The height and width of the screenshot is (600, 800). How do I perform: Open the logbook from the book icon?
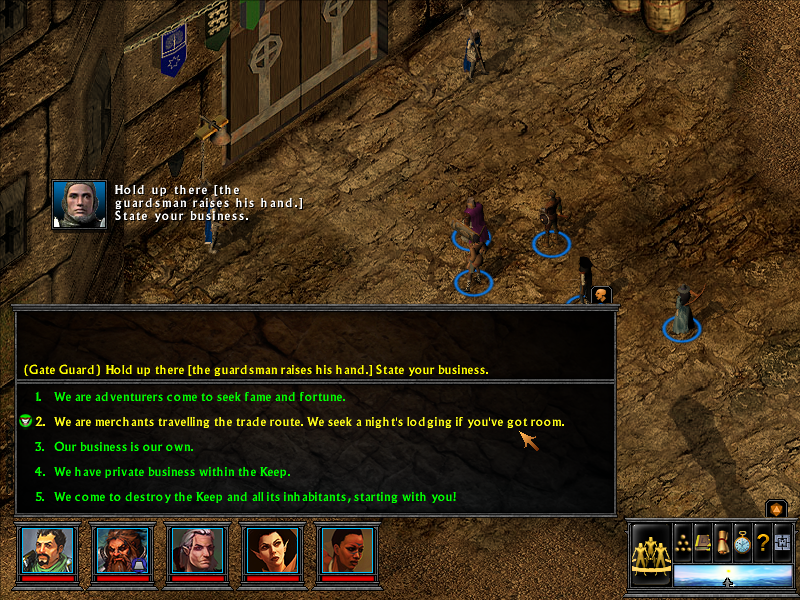pos(703,541)
